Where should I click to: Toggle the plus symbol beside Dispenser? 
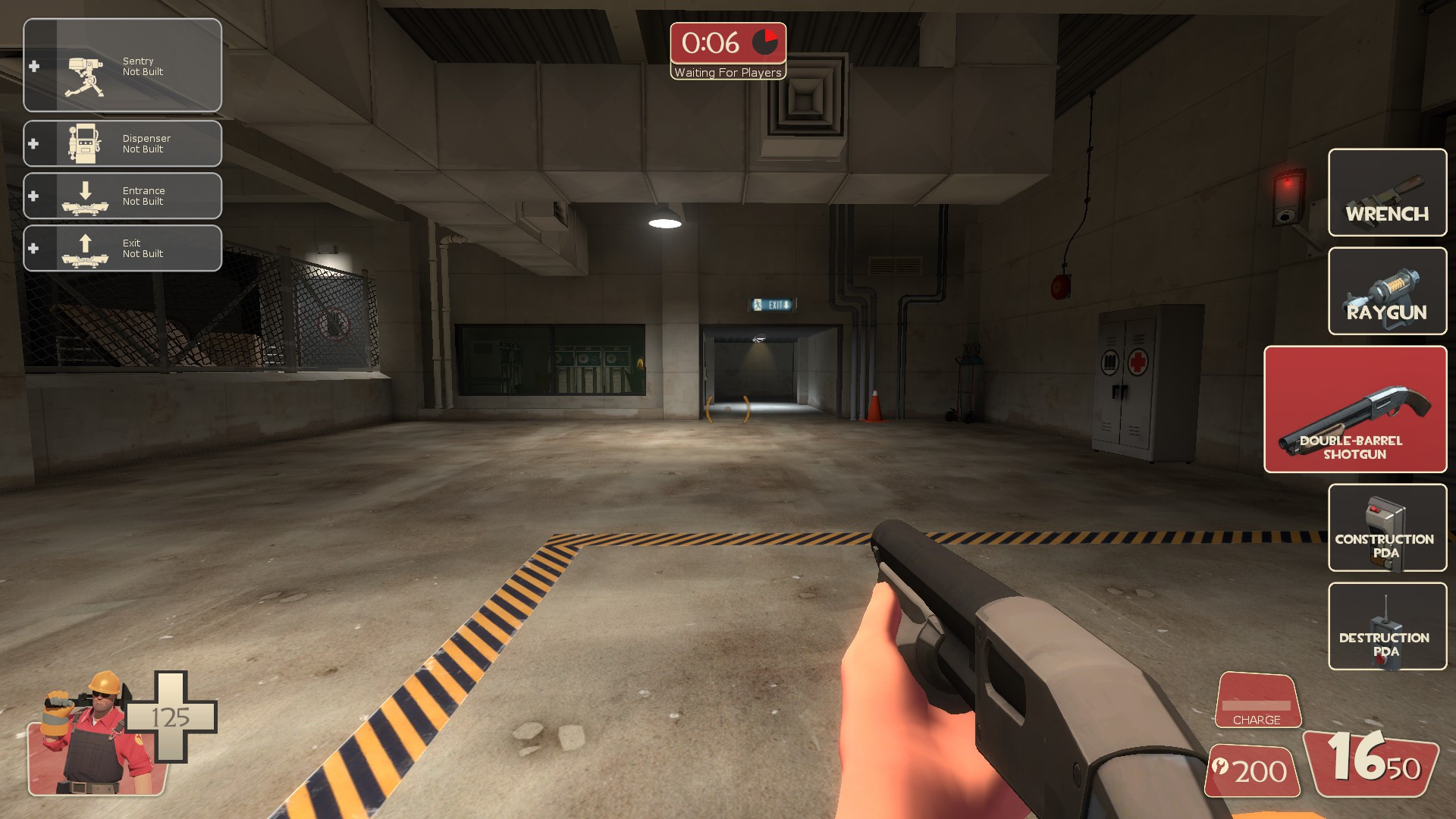coord(33,143)
